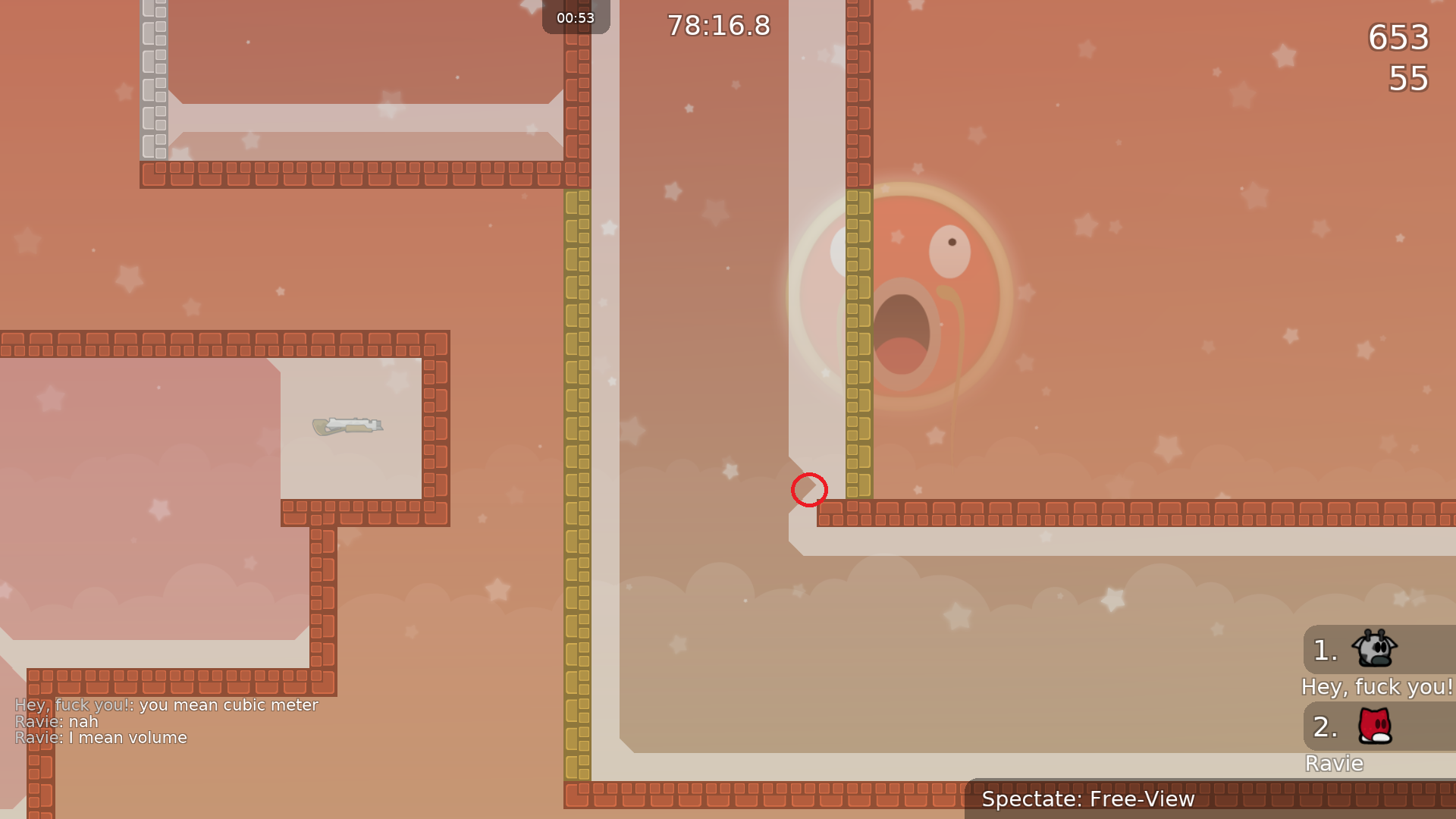Image resolution: width=1456 pixels, height=819 pixels.
Task: Select the first-ranked gray tee player entry
Action: click(1374, 650)
